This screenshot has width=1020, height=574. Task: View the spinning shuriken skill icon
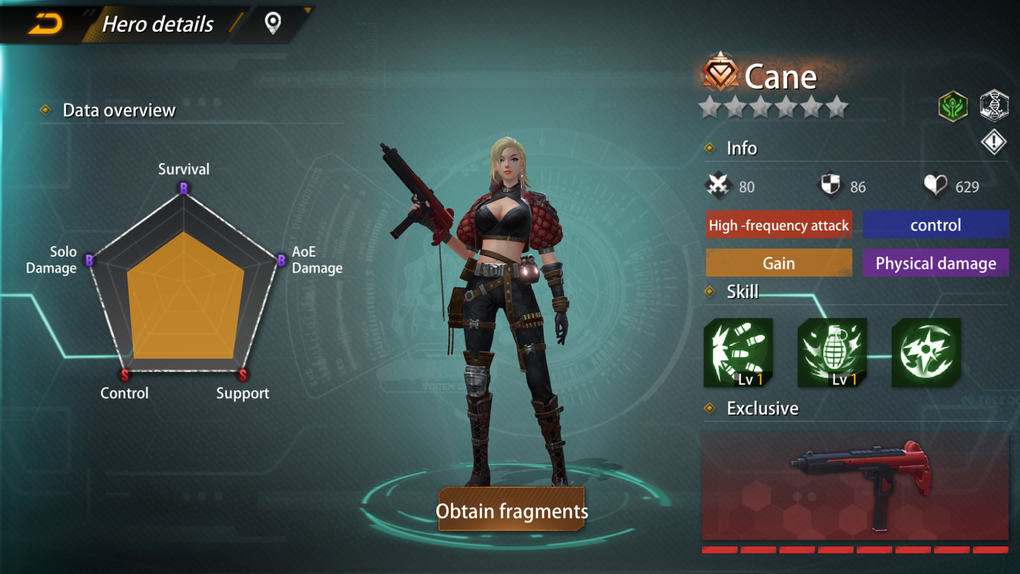[926, 352]
